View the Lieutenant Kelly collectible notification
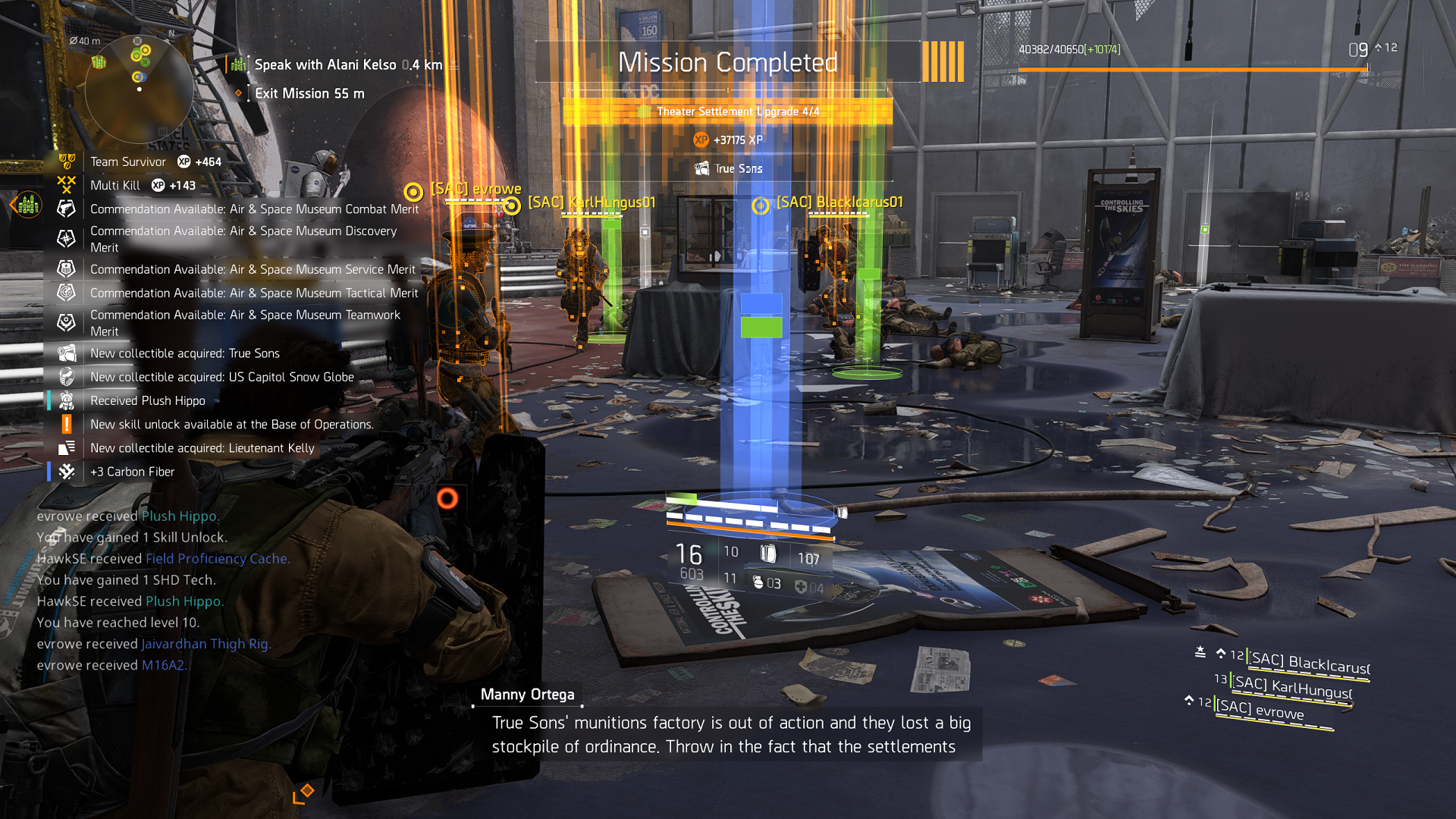1456x819 pixels. tap(202, 448)
